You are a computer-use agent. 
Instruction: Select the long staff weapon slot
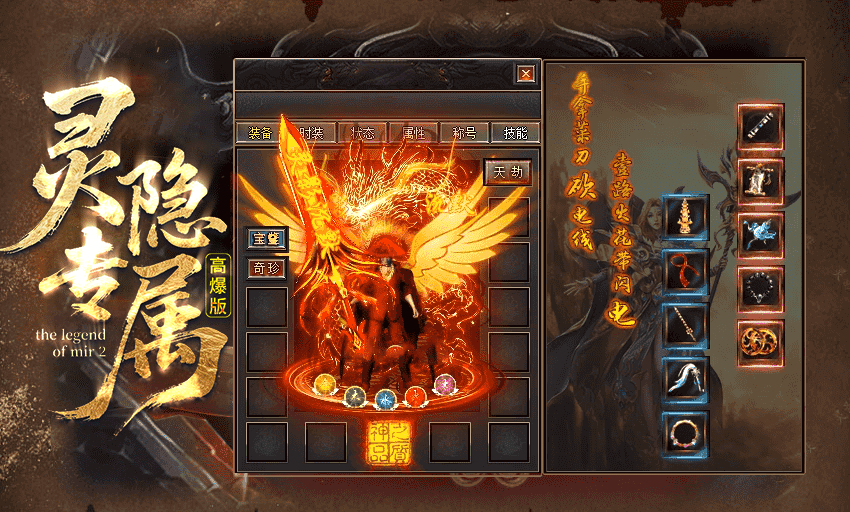tap(686, 325)
